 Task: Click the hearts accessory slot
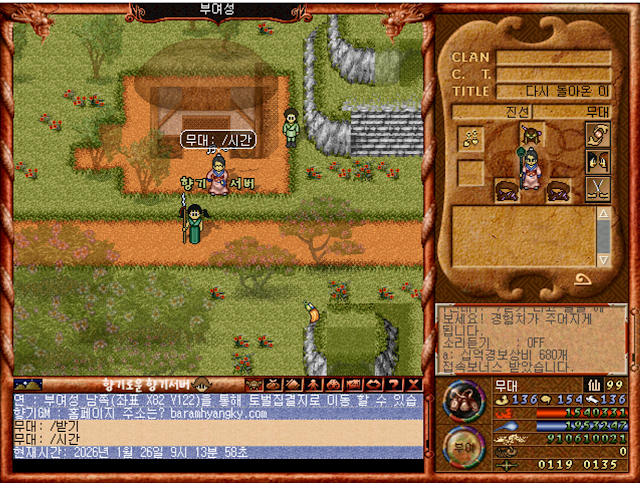tap(471, 138)
